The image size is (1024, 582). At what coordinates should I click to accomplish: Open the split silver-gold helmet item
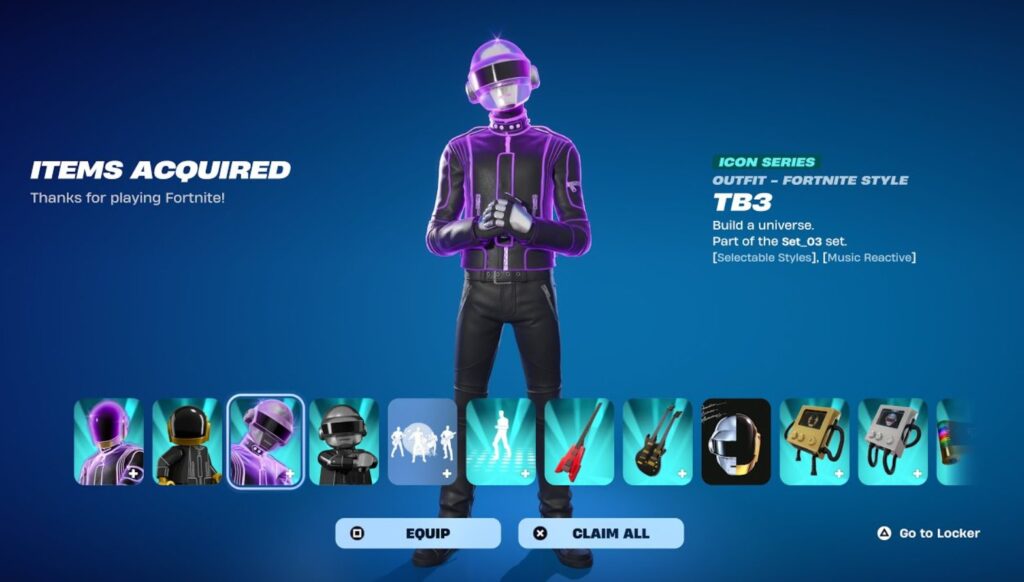(x=736, y=442)
